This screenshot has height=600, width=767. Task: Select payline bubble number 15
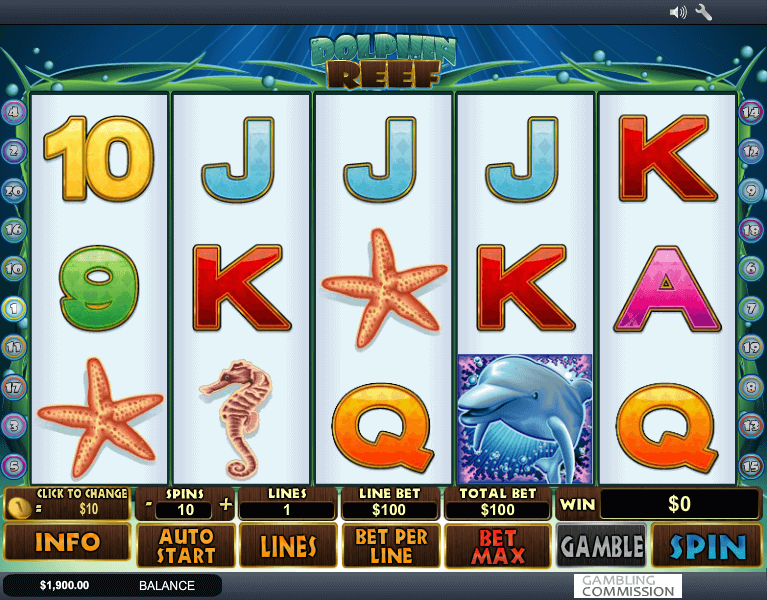(751, 465)
